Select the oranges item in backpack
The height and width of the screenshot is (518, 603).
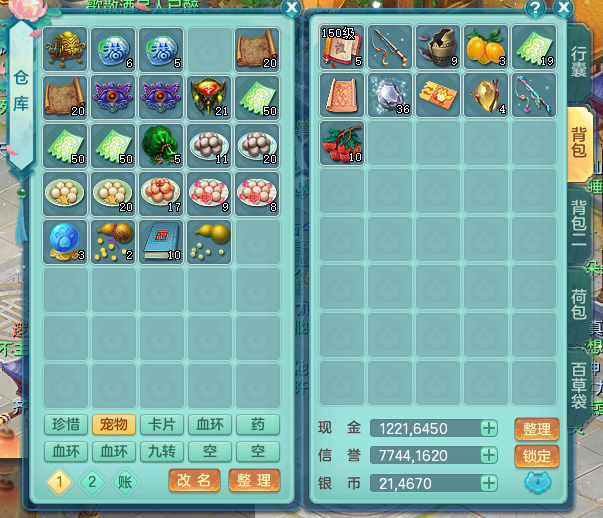point(487,47)
